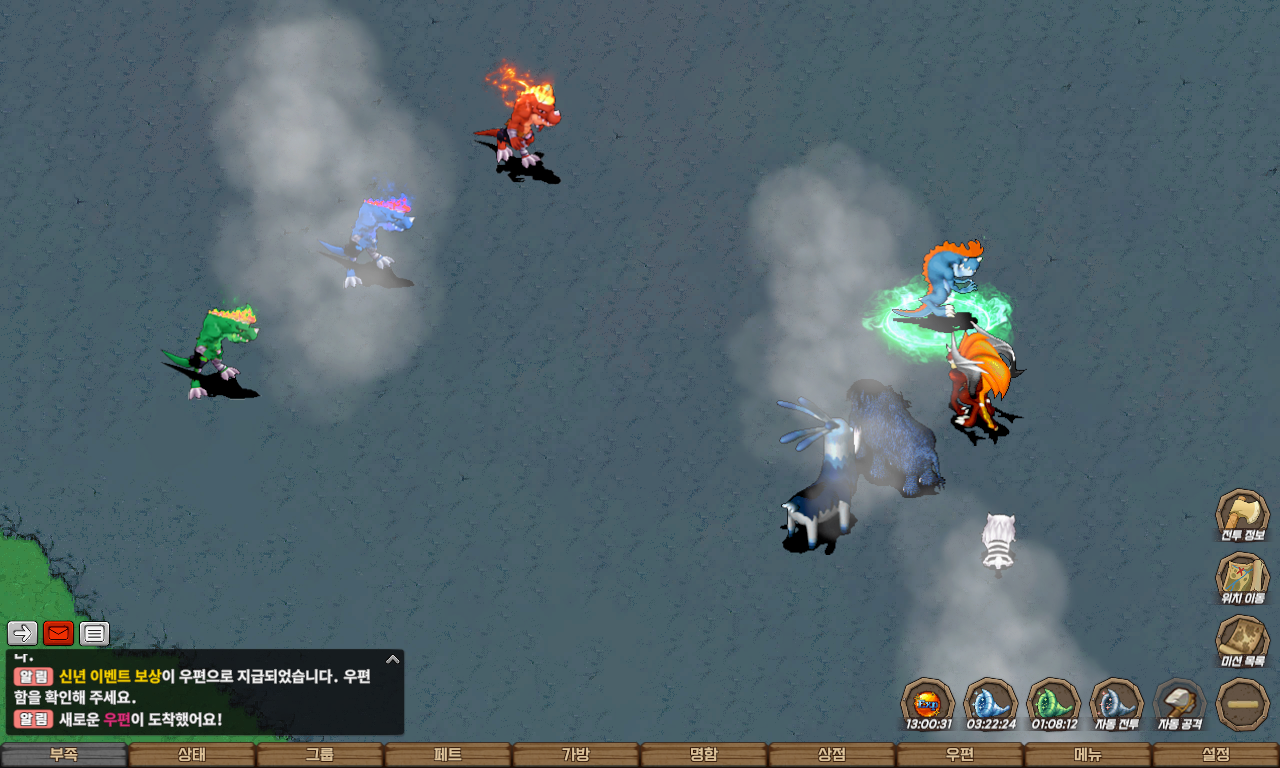Open the 상점 (Shop) menu

832,755
